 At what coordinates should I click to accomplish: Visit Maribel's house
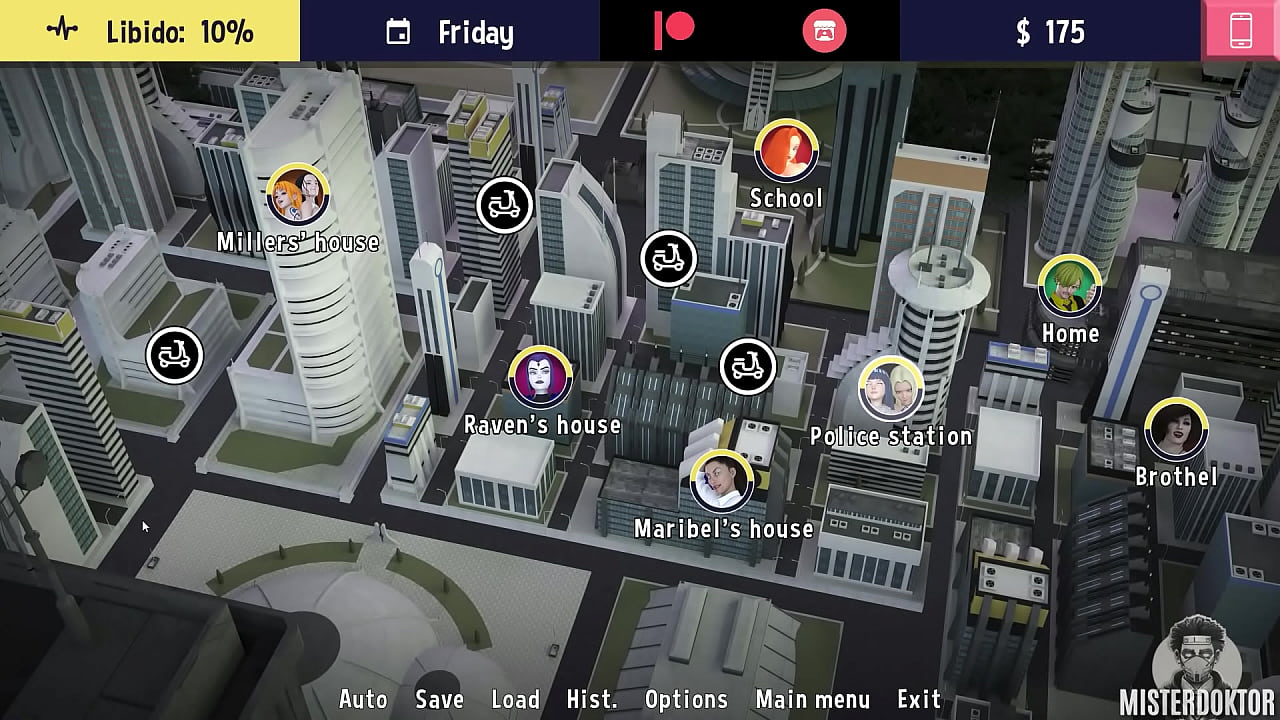[x=722, y=481]
